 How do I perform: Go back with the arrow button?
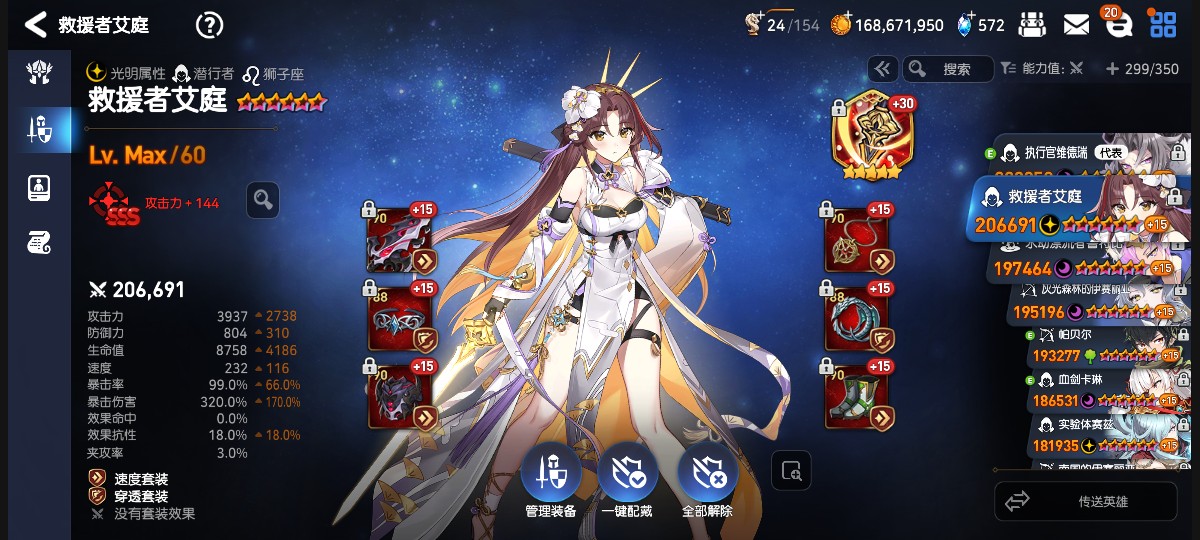click(x=36, y=25)
